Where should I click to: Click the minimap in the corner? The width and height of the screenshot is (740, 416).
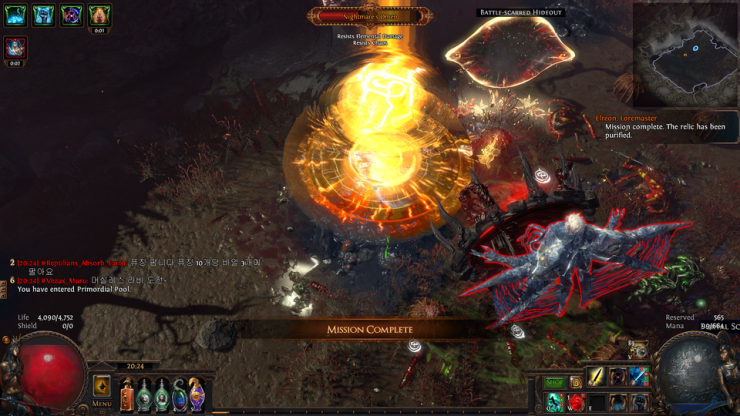point(685,46)
